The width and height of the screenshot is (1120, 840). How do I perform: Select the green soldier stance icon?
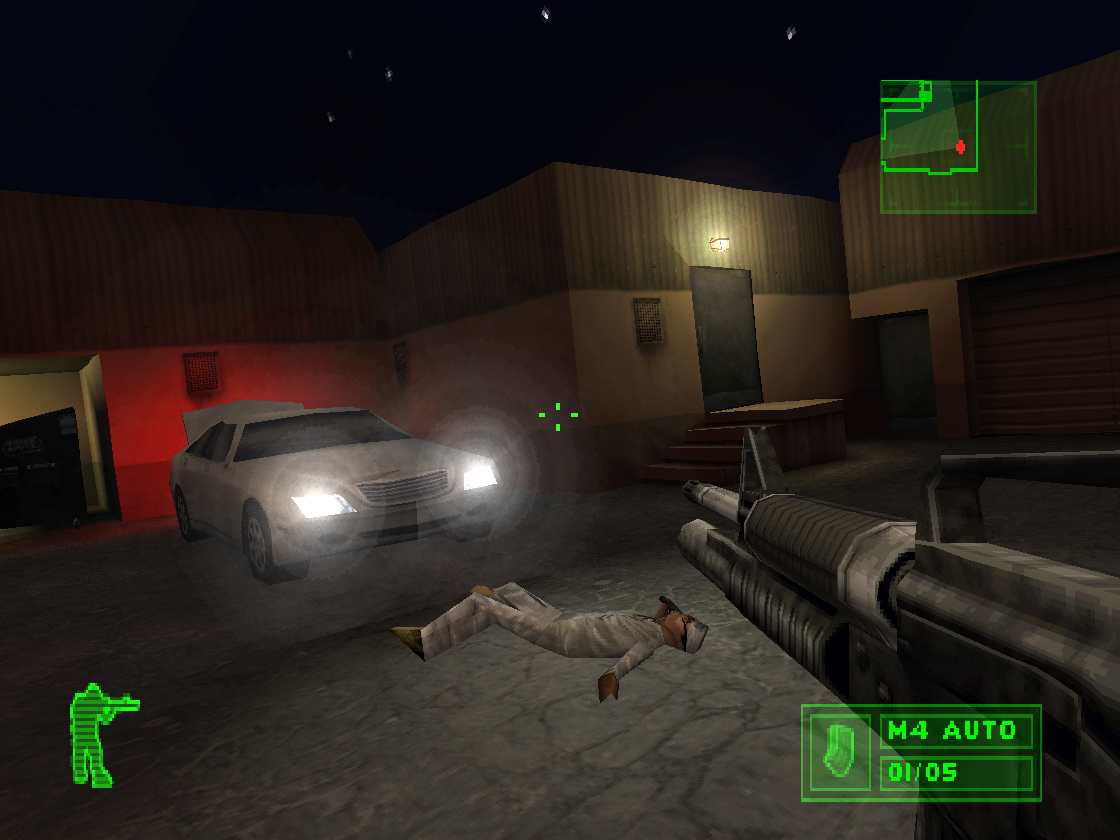tap(98, 734)
